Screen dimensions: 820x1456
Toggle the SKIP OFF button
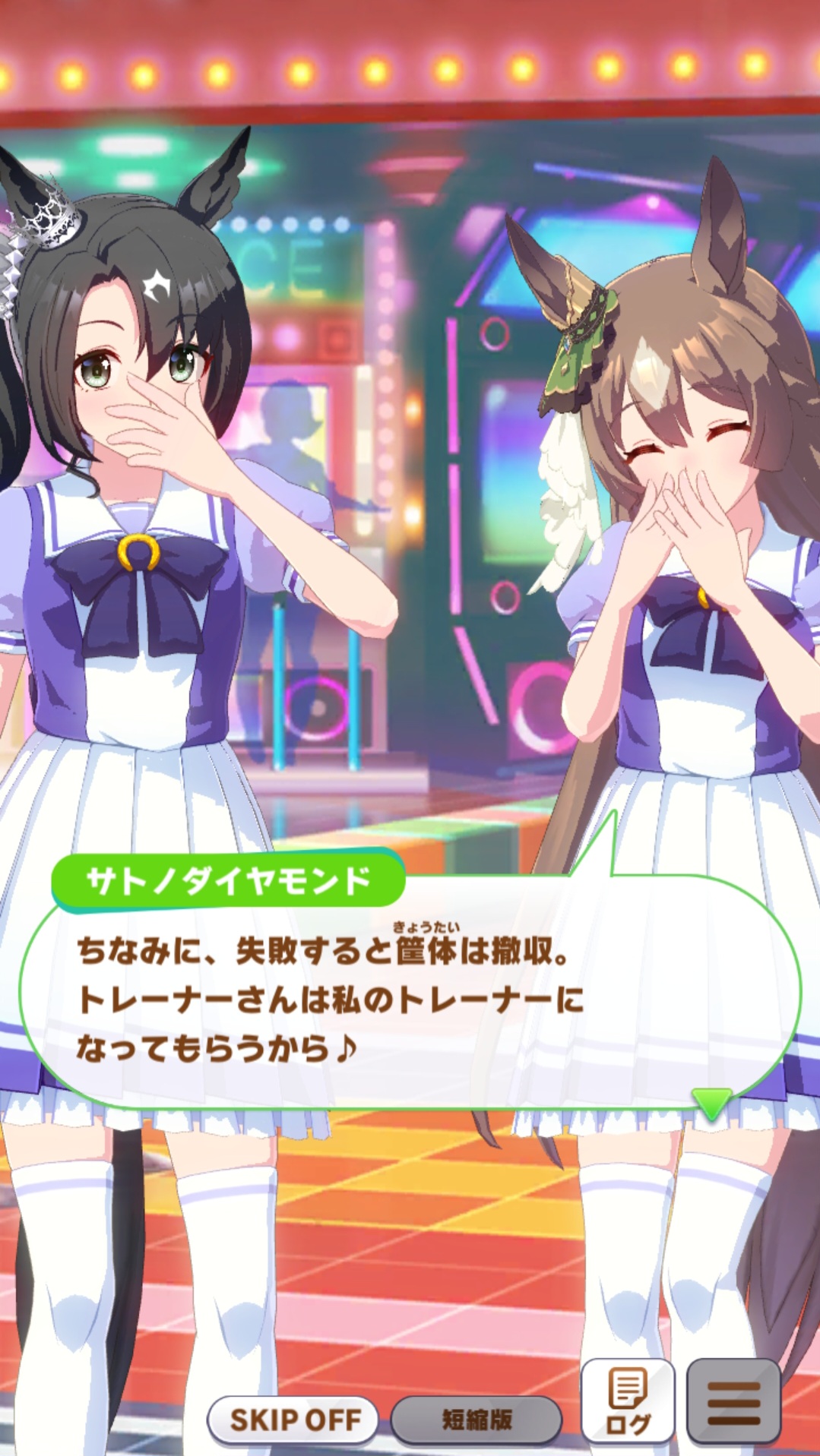[294, 1419]
